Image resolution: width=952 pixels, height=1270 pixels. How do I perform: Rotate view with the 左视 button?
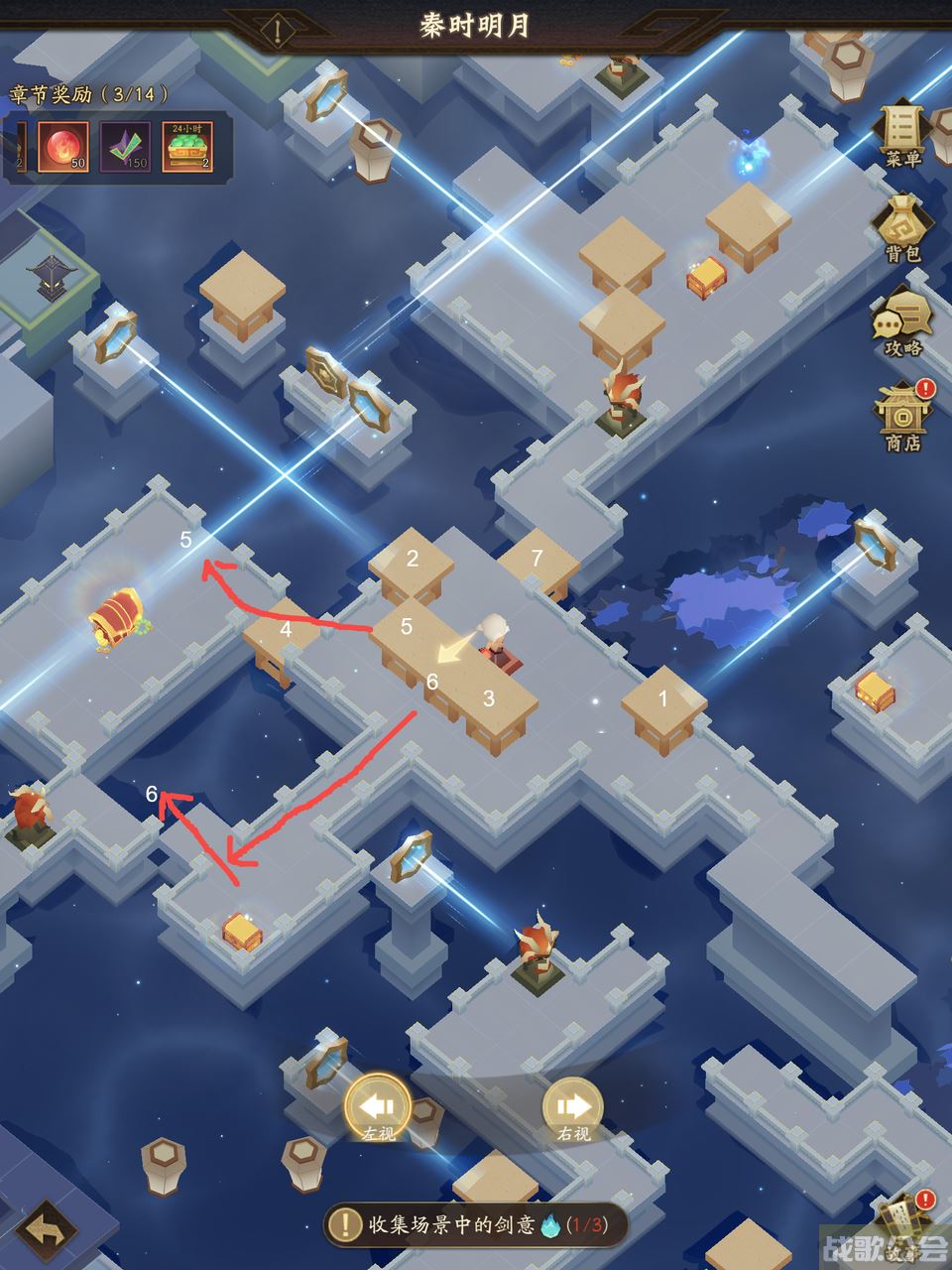[x=378, y=1108]
